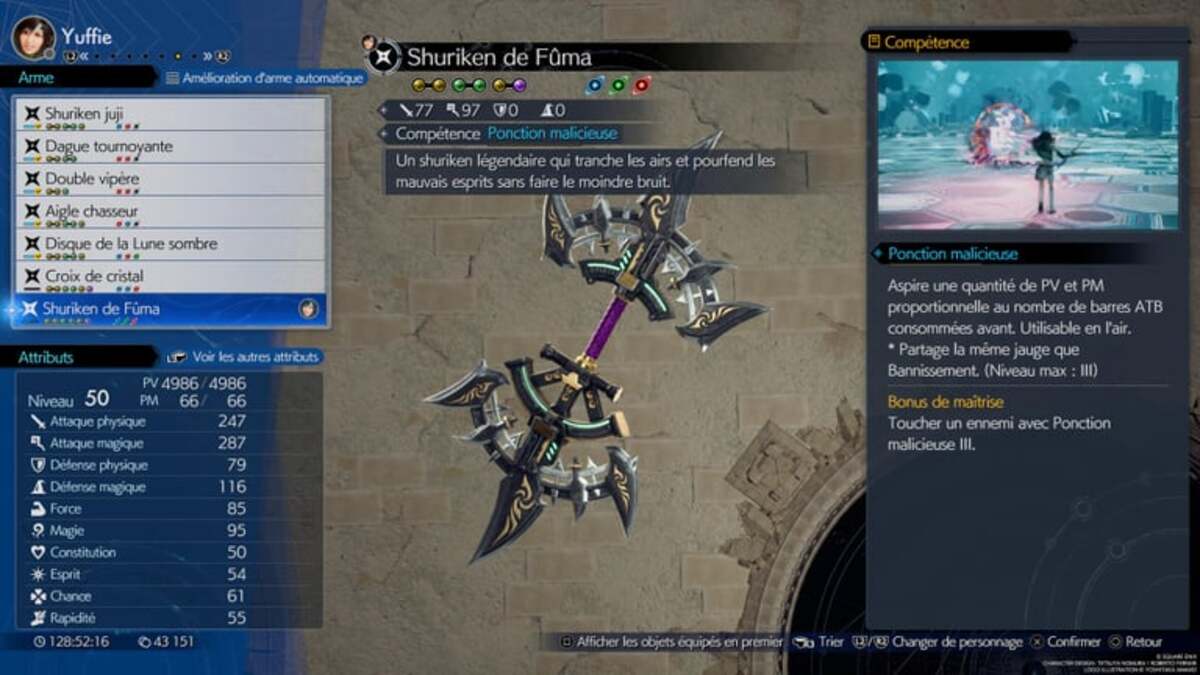Click the Ponction malicieuse competence name
The width and height of the screenshot is (1200, 675).
[x=552, y=133]
